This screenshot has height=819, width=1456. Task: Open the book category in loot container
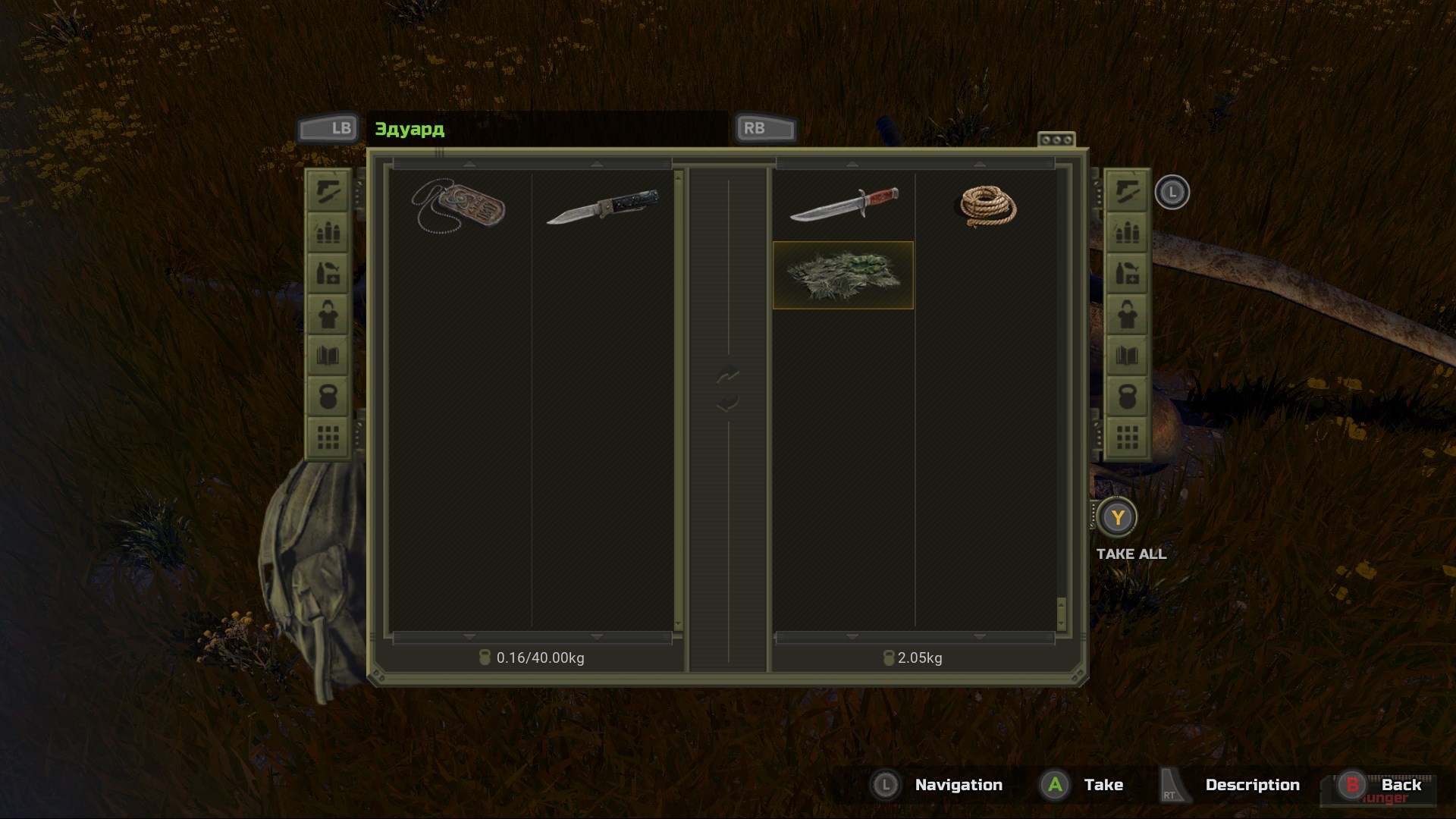tap(1127, 356)
